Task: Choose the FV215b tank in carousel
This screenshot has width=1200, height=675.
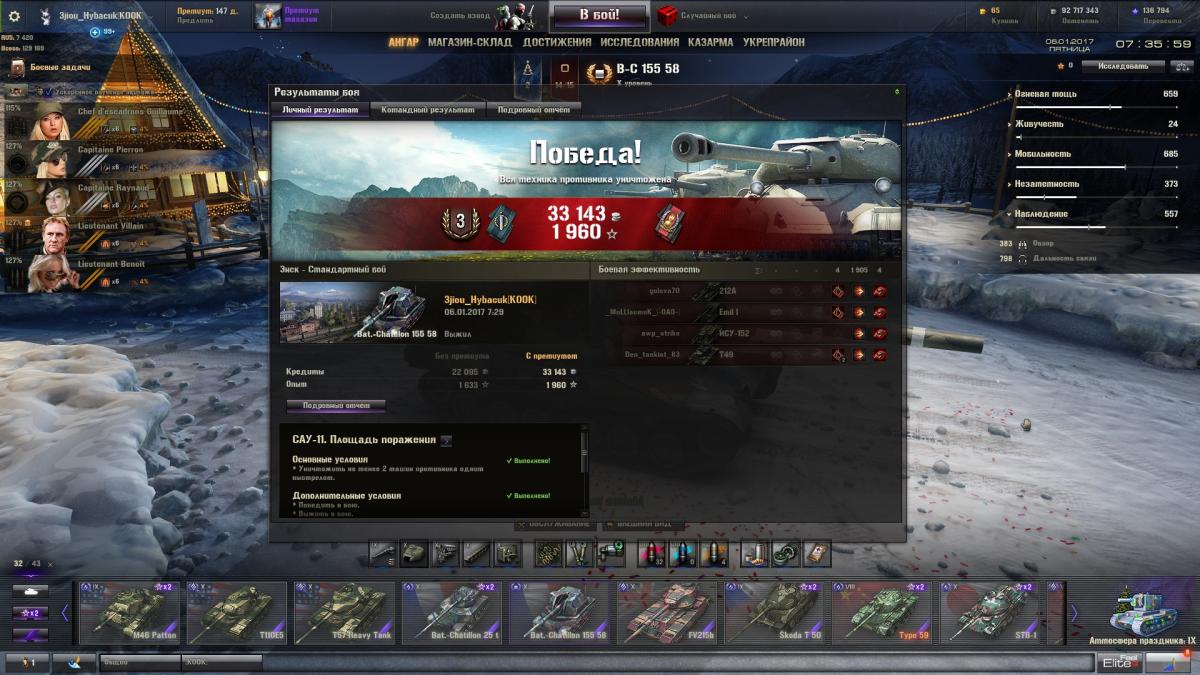Action: [667, 612]
